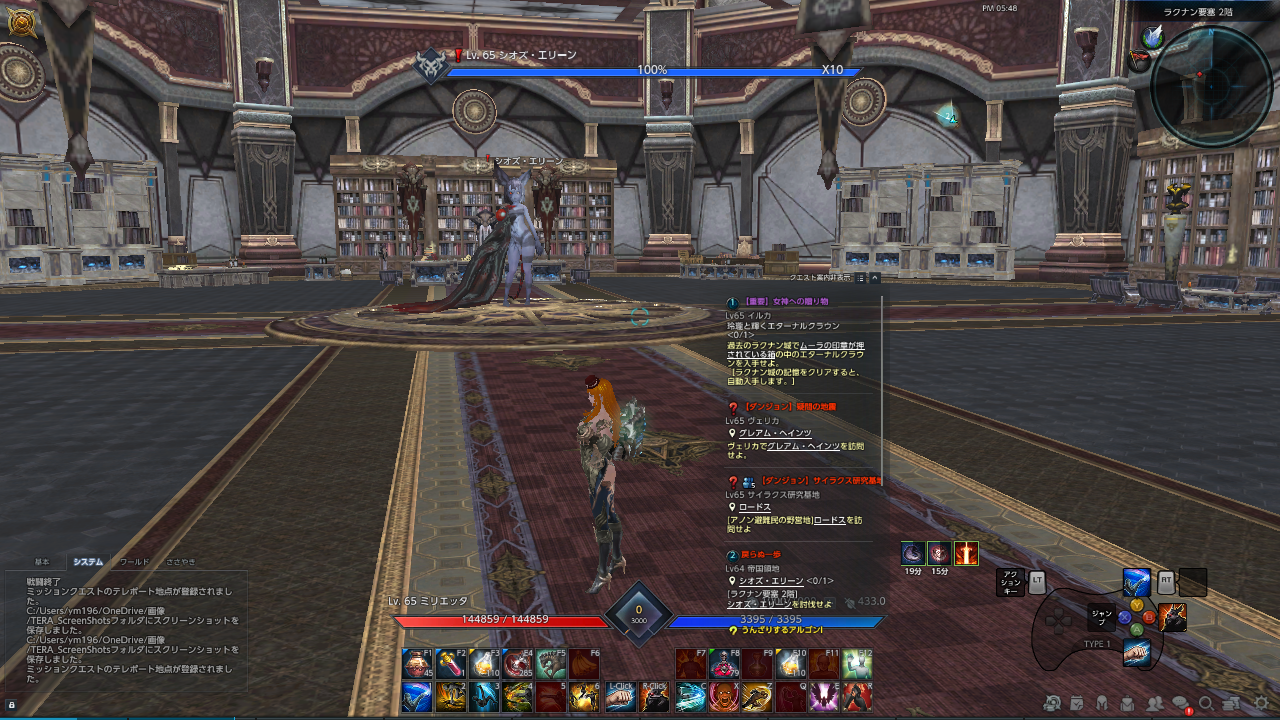Open the character profile helmet icon
The width and height of the screenshot is (1280, 720).
pos(1102,703)
